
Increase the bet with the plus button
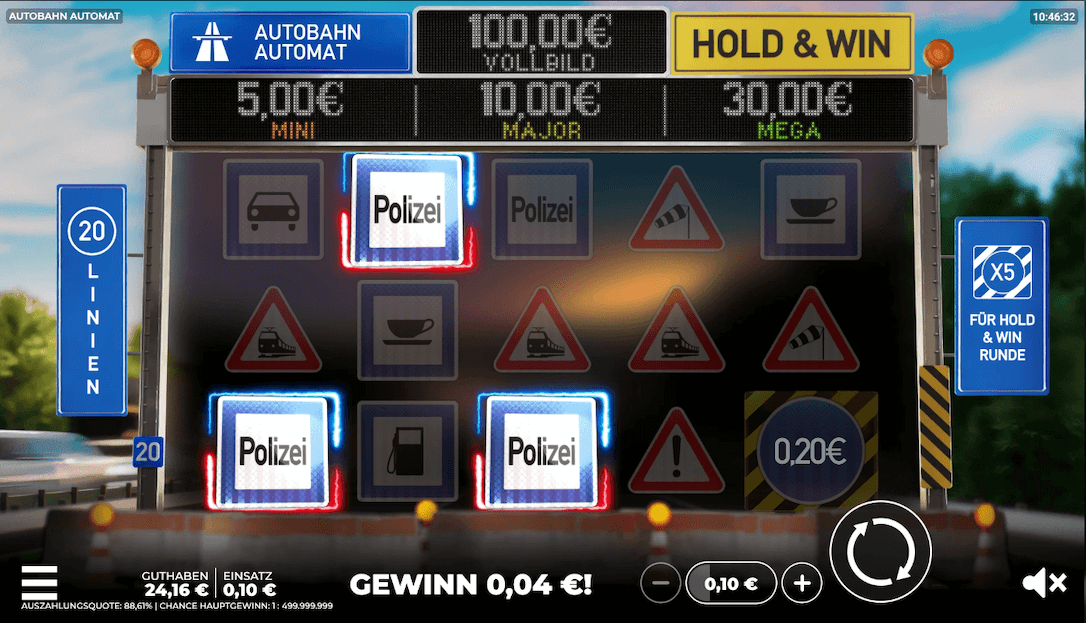[801, 583]
